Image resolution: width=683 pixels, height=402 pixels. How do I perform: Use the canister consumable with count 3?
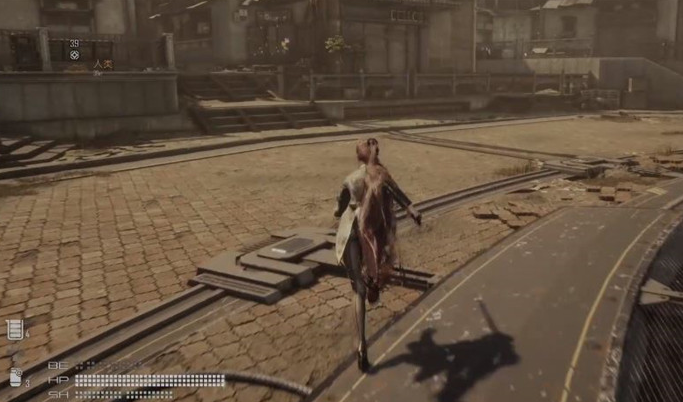tap(16, 377)
